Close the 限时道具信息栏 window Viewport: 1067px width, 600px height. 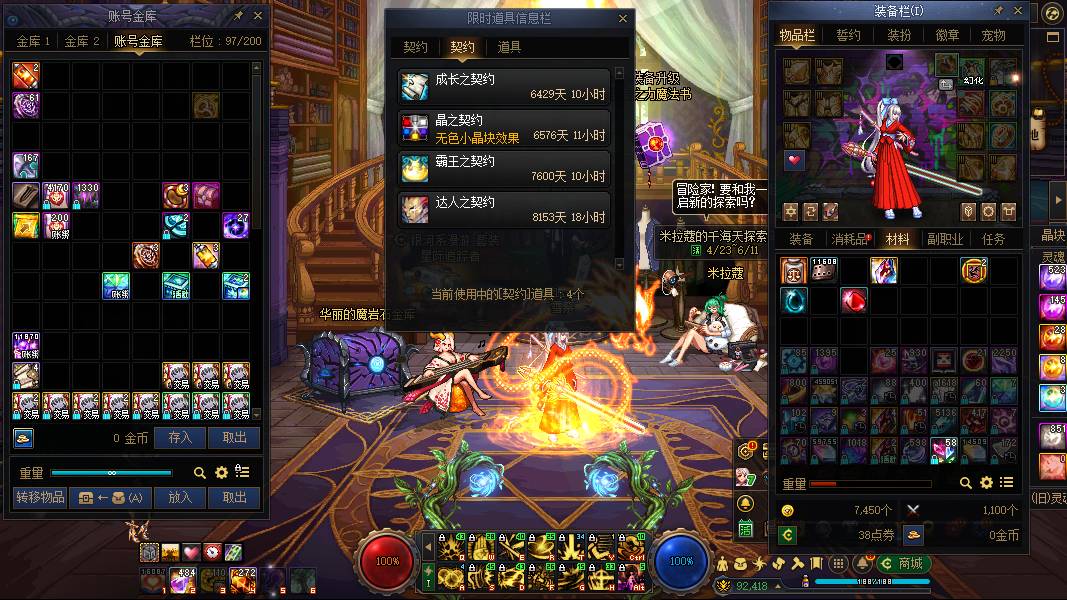(x=623, y=18)
